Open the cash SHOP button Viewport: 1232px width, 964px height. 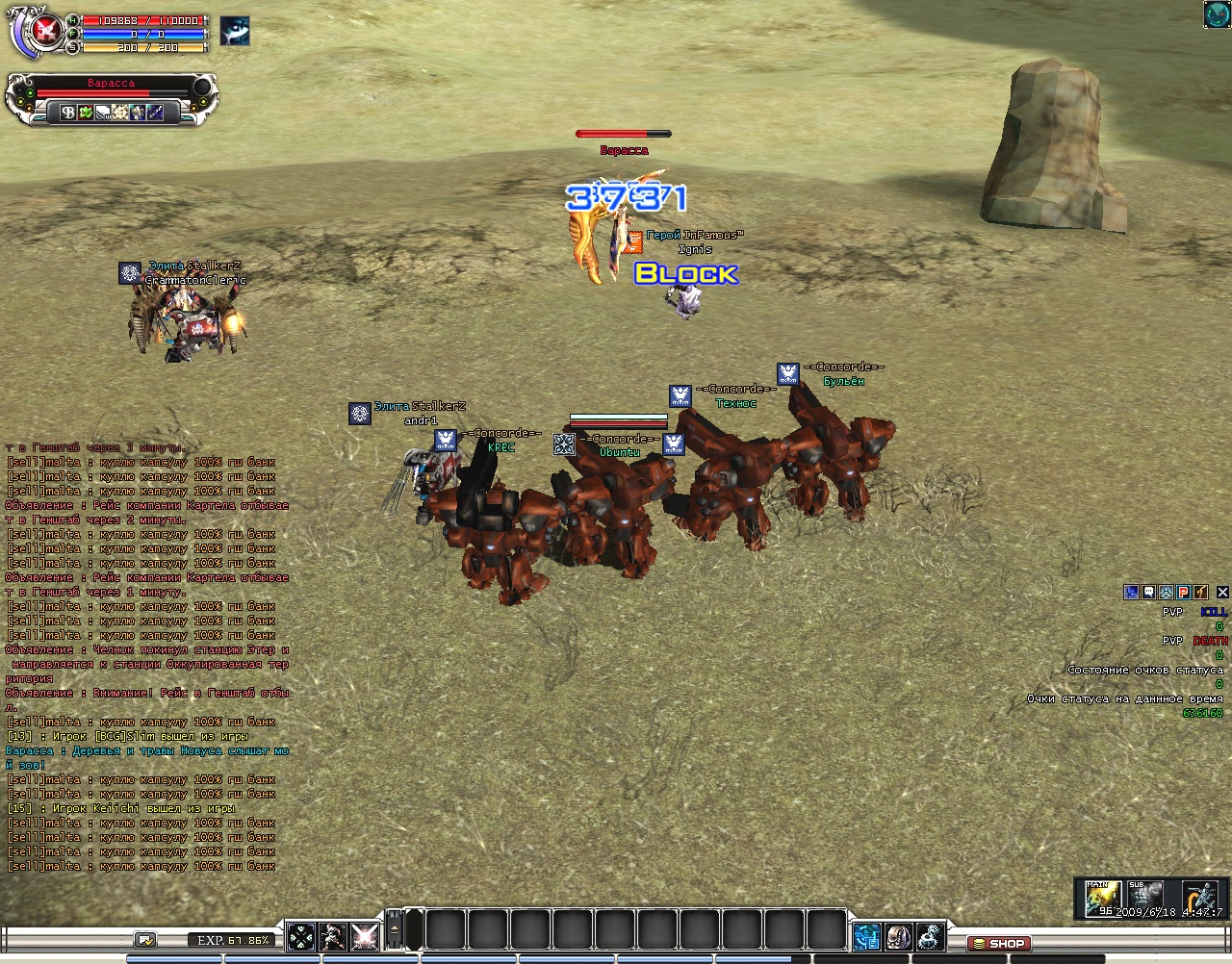999,944
